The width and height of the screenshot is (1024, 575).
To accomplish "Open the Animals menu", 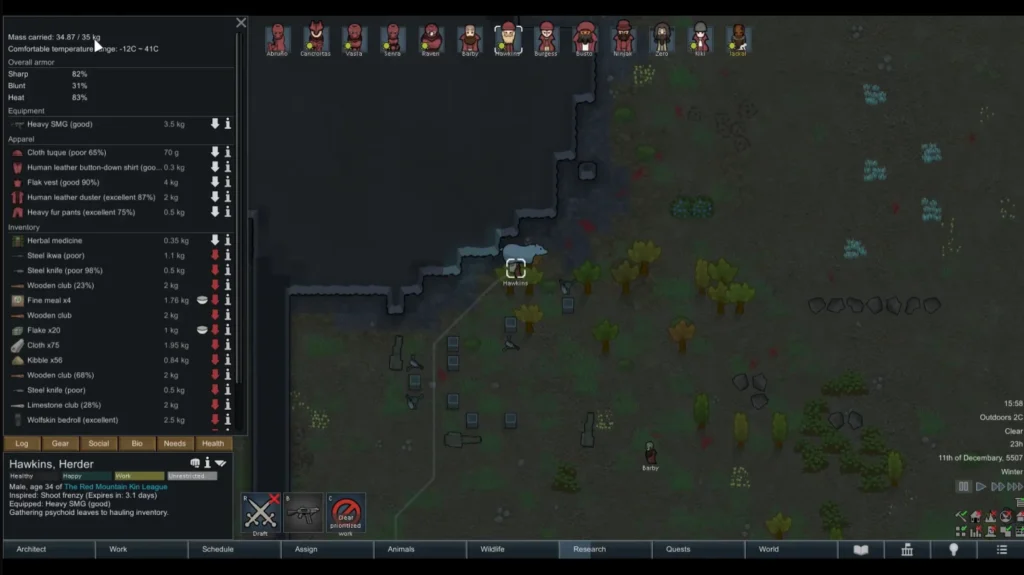I will pos(420,549).
